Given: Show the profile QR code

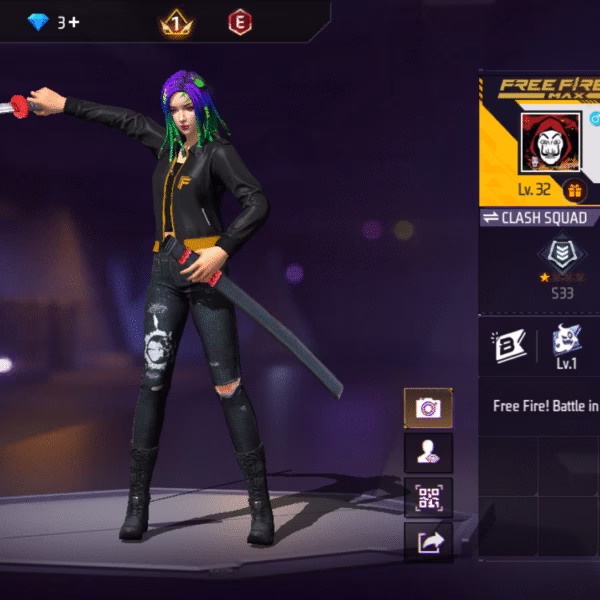Looking at the screenshot, I should click(x=428, y=497).
